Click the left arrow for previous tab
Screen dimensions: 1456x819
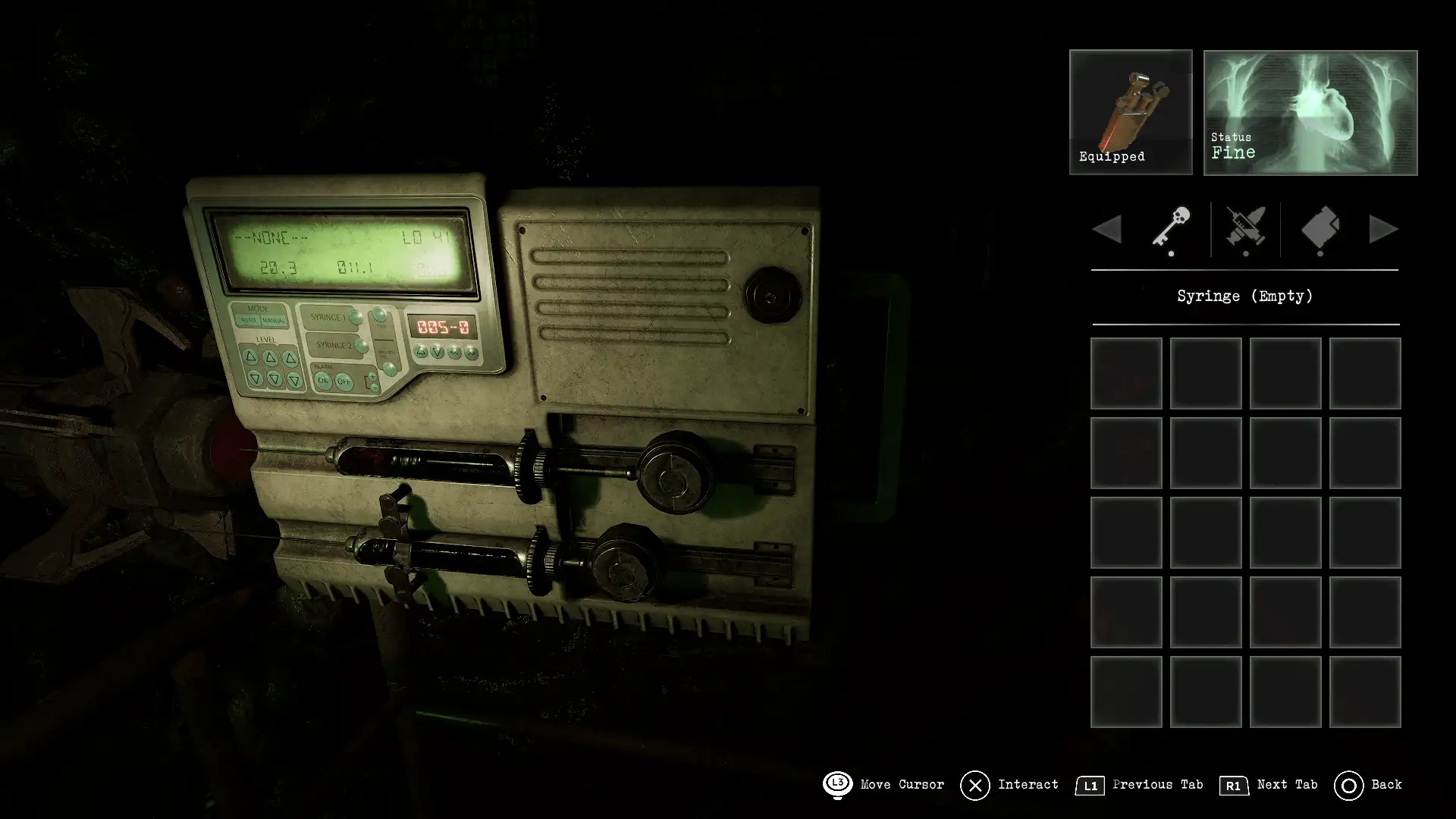pos(1107,229)
